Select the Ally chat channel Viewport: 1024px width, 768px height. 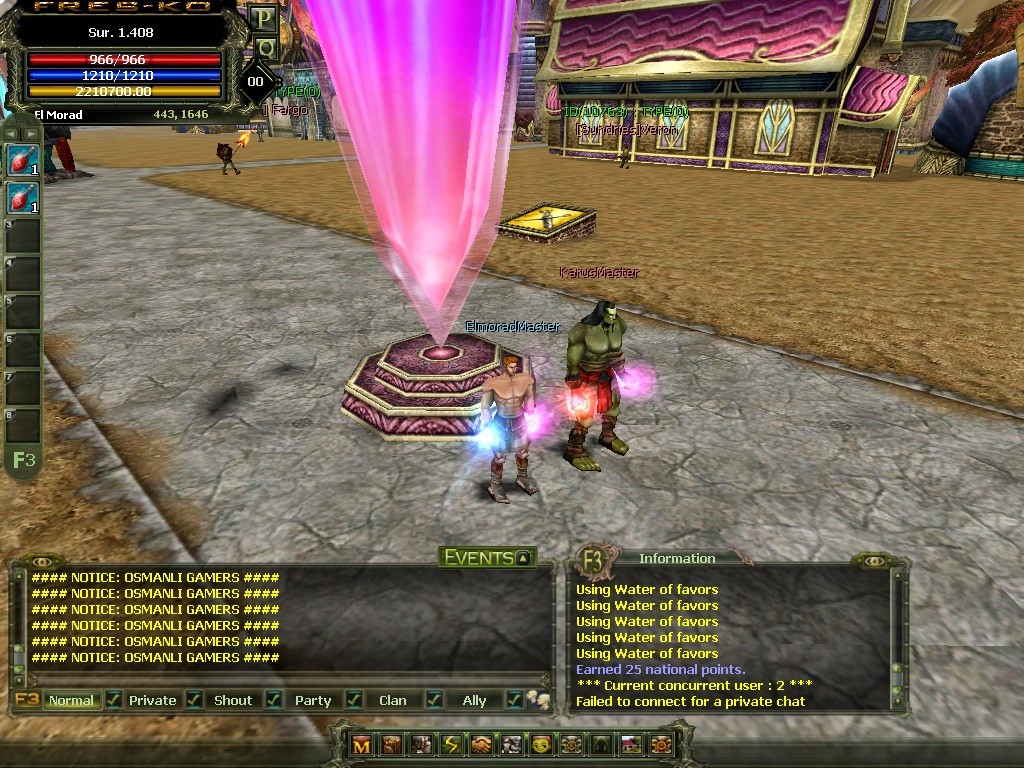[474, 700]
